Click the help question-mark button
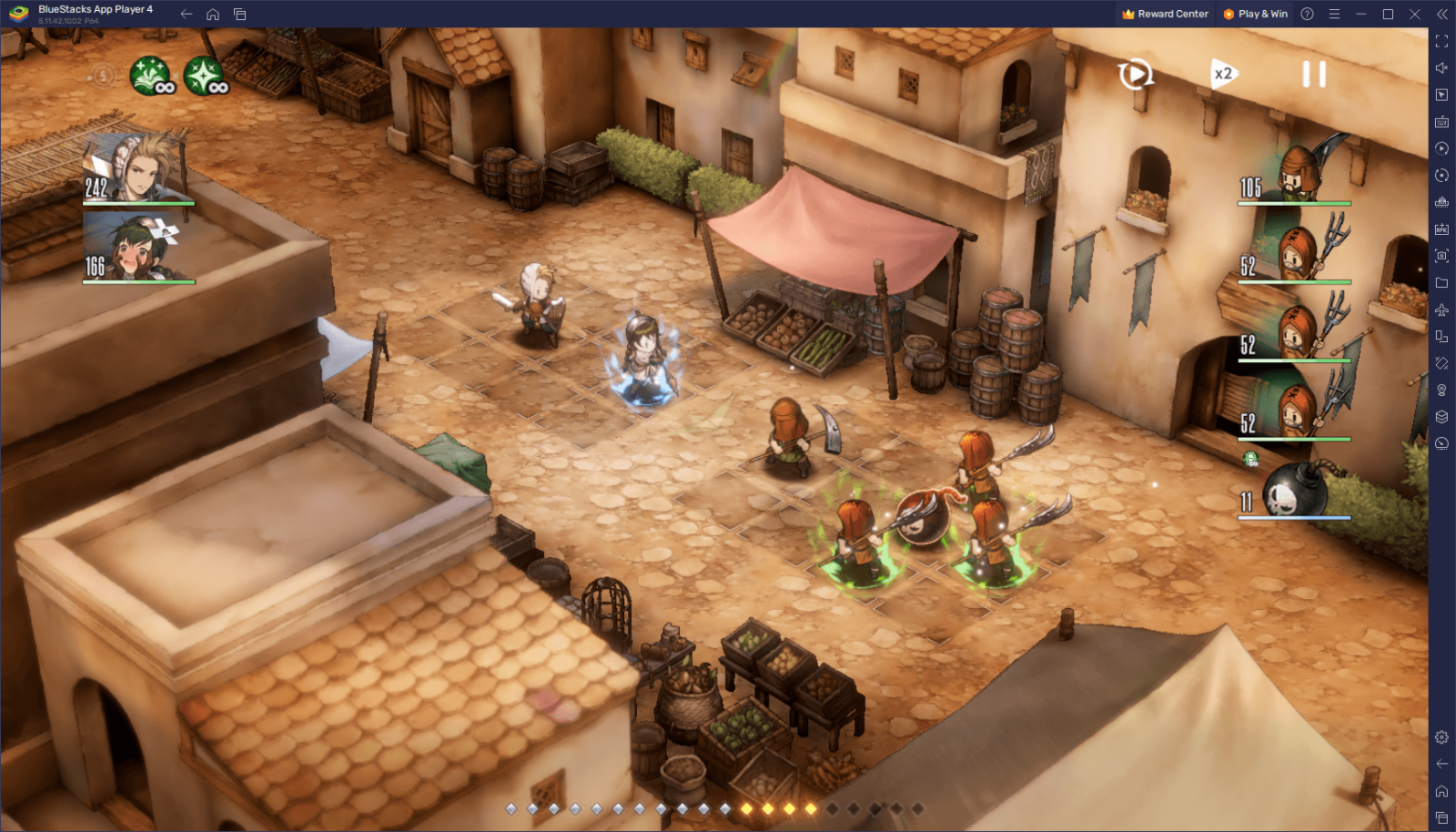 pyautogui.click(x=1308, y=14)
